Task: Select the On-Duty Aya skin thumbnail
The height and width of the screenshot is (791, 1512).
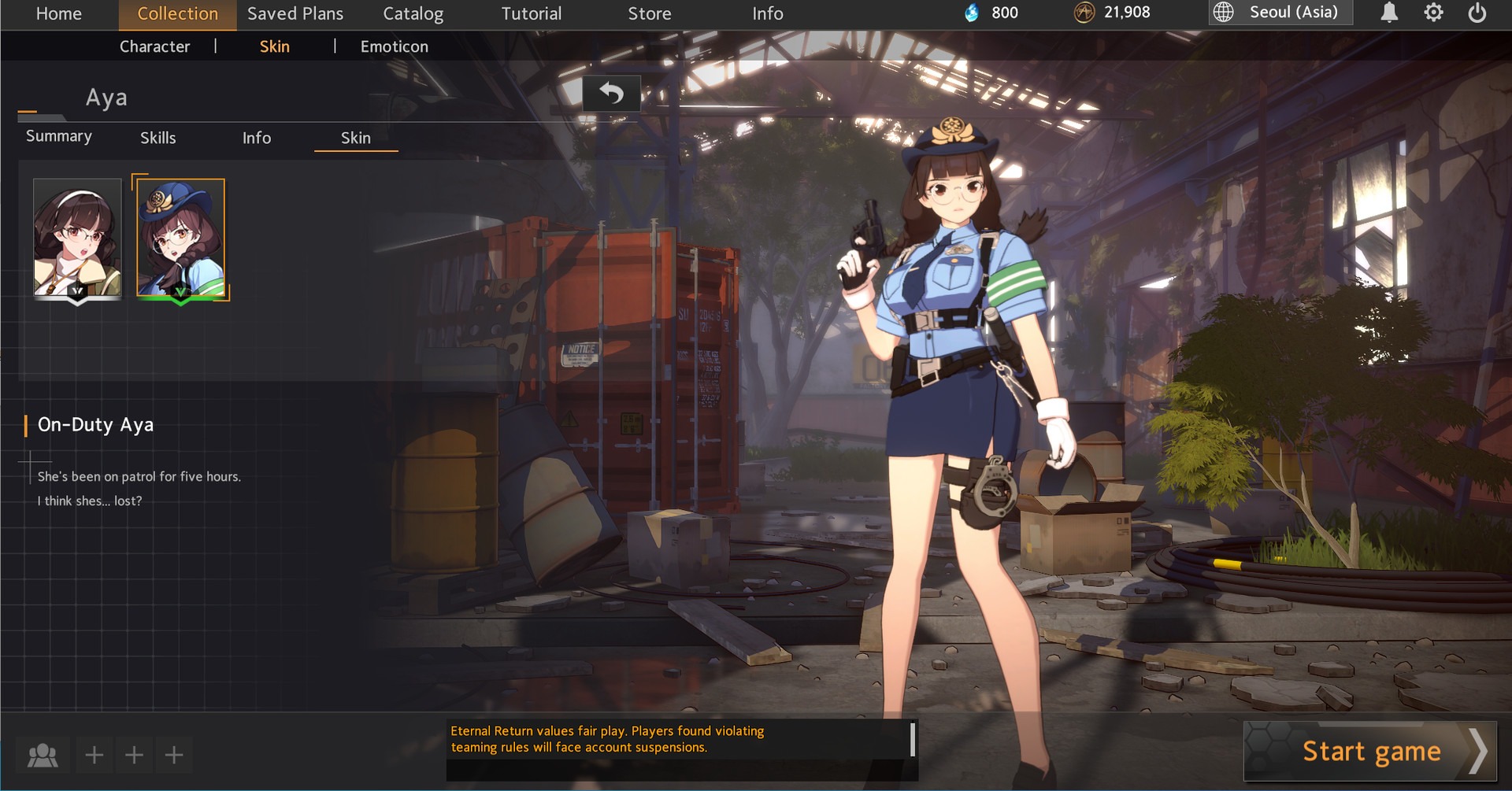Action: (180, 236)
